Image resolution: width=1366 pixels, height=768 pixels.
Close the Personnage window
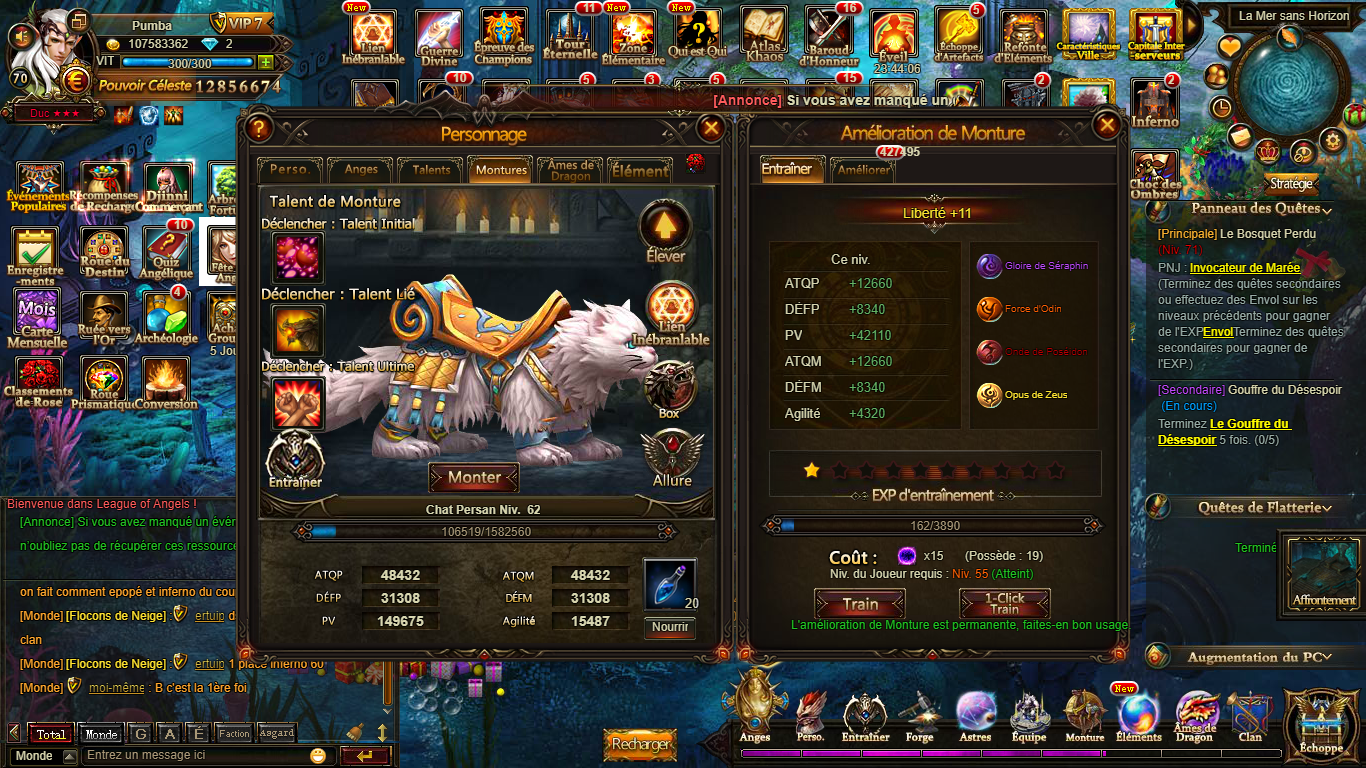(710, 128)
